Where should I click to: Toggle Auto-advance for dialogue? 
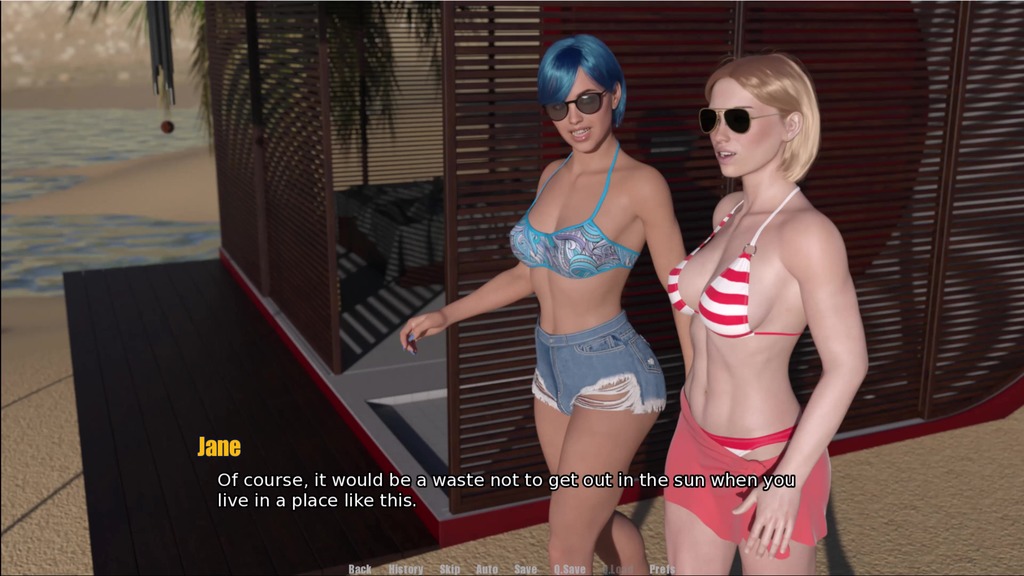point(487,569)
